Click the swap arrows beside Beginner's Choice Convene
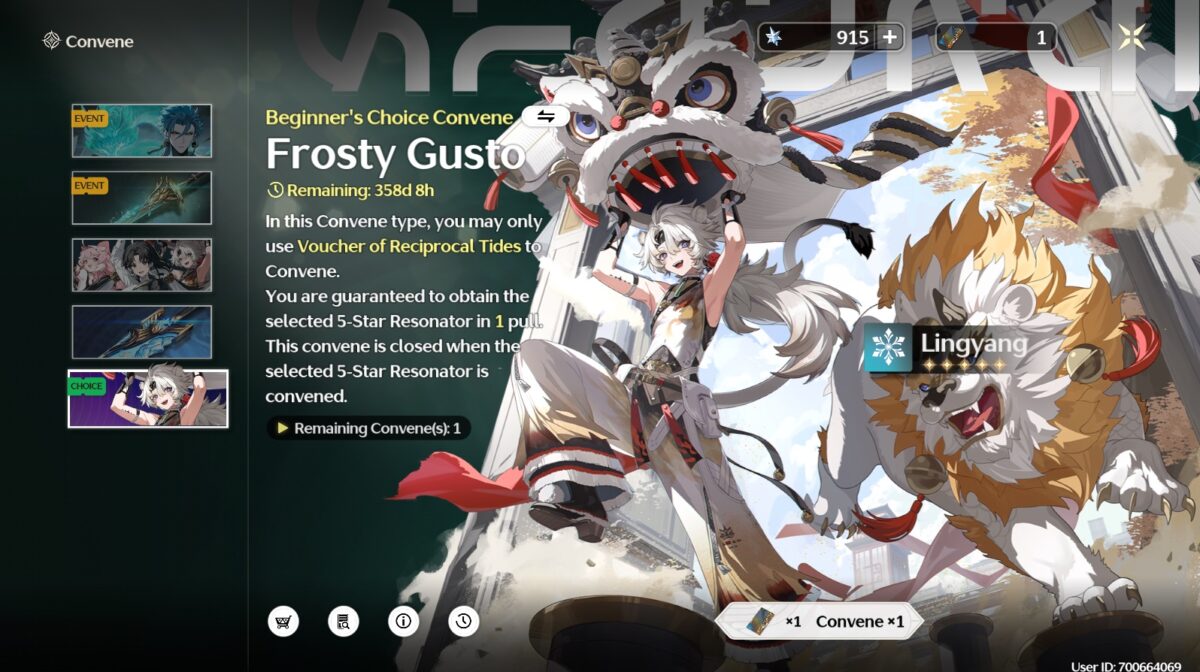Image resolution: width=1200 pixels, height=672 pixels. [x=546, y=117]
